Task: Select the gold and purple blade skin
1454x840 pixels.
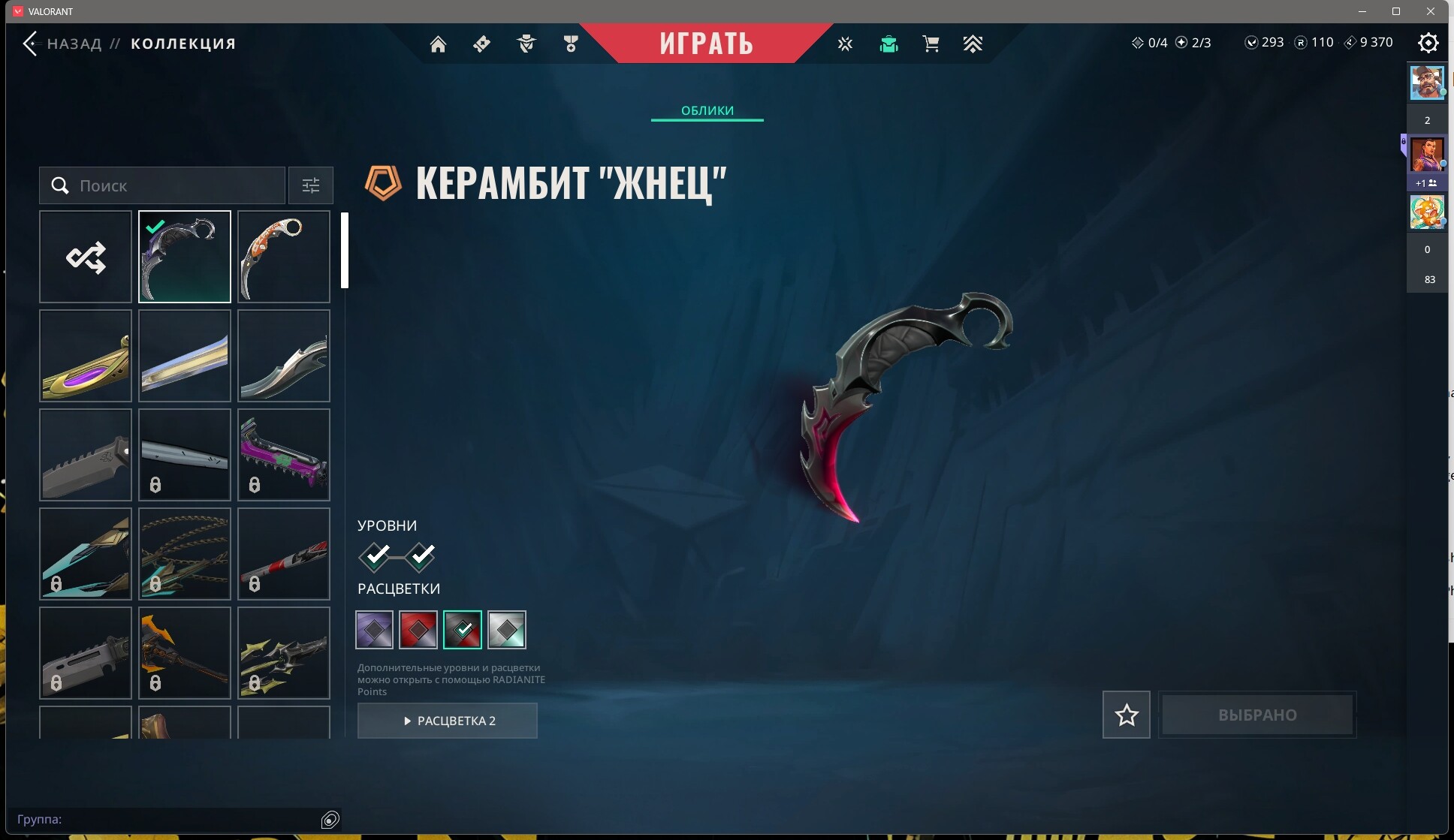Action: point(86,356)
